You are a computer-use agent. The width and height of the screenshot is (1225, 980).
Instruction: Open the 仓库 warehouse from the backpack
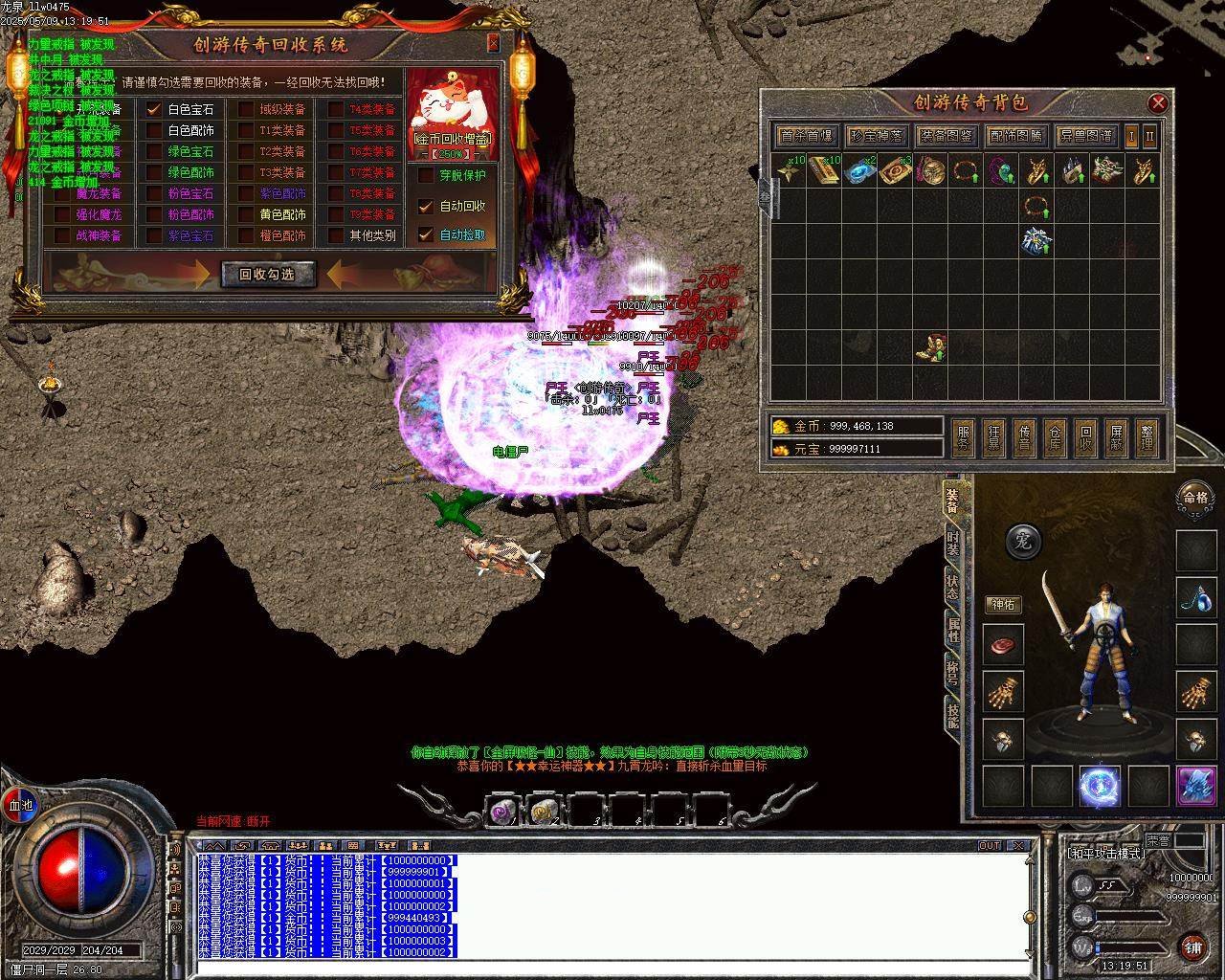pyautogui.click(x=1054, y=437)
